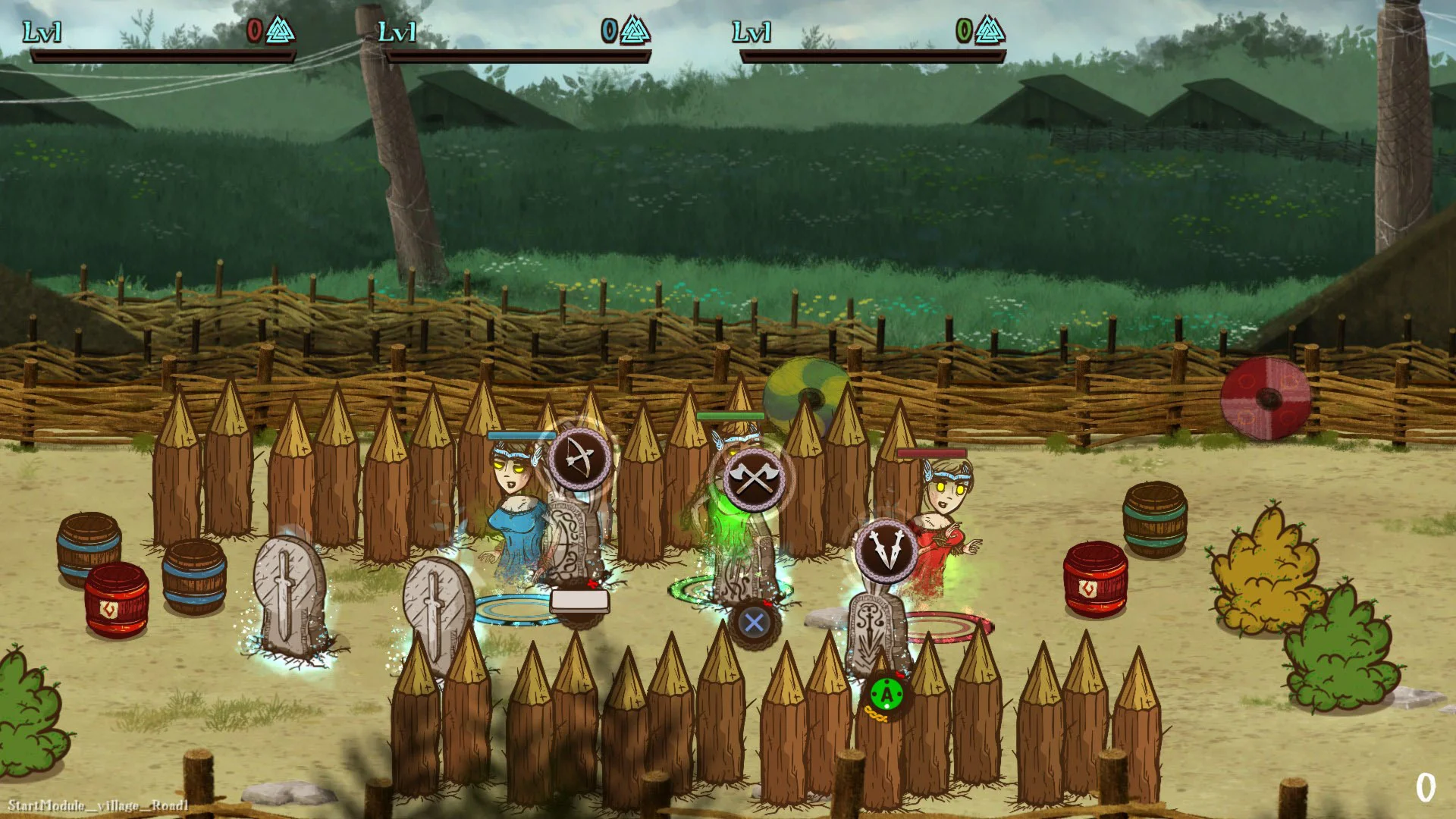Pick the twin daggers class icon

[x=885, y=551]
